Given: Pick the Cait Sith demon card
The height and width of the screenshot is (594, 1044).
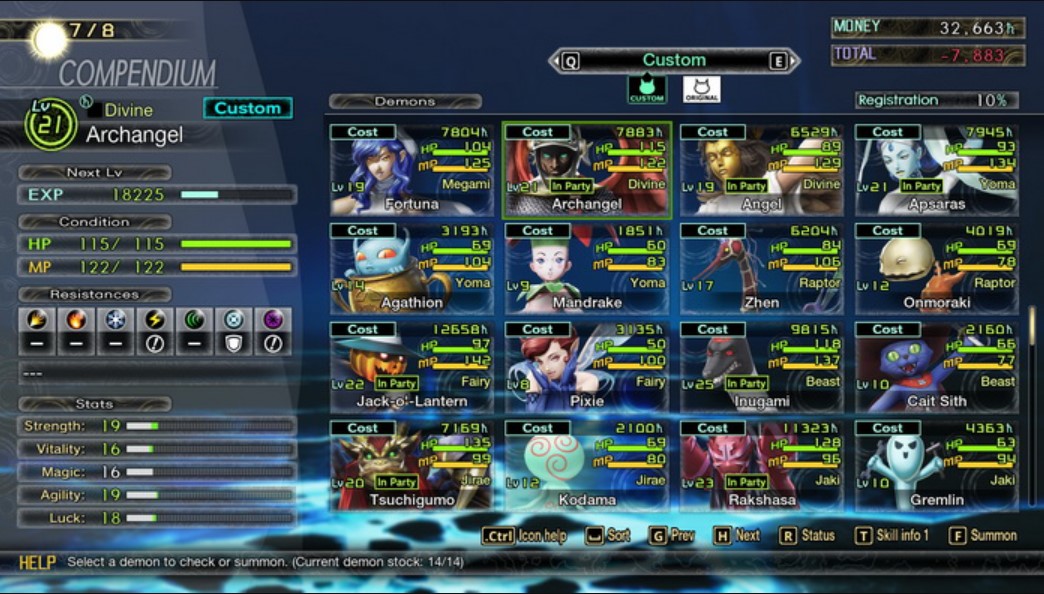Looking at the screenshot, I should 937,367.
